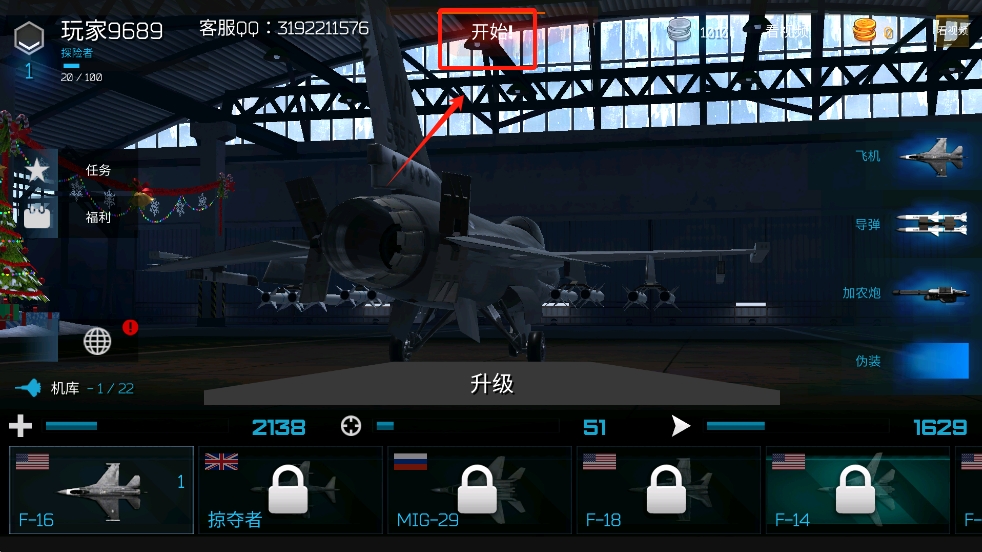
Task: Upgrade the jet with the 升级 button
Action: click(x=492, y=383)
